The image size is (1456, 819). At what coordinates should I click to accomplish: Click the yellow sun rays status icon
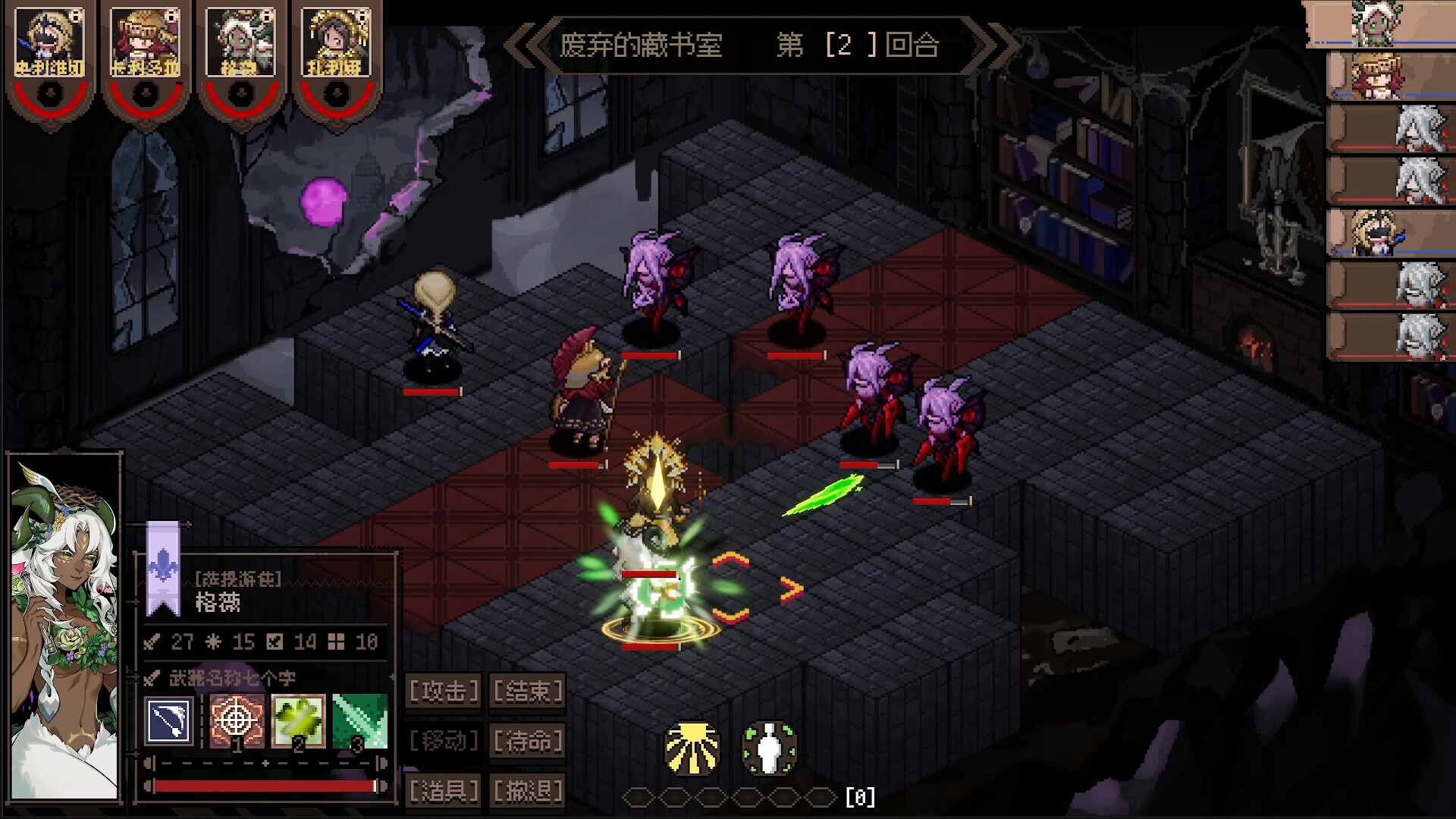click(x=692, y=748)
